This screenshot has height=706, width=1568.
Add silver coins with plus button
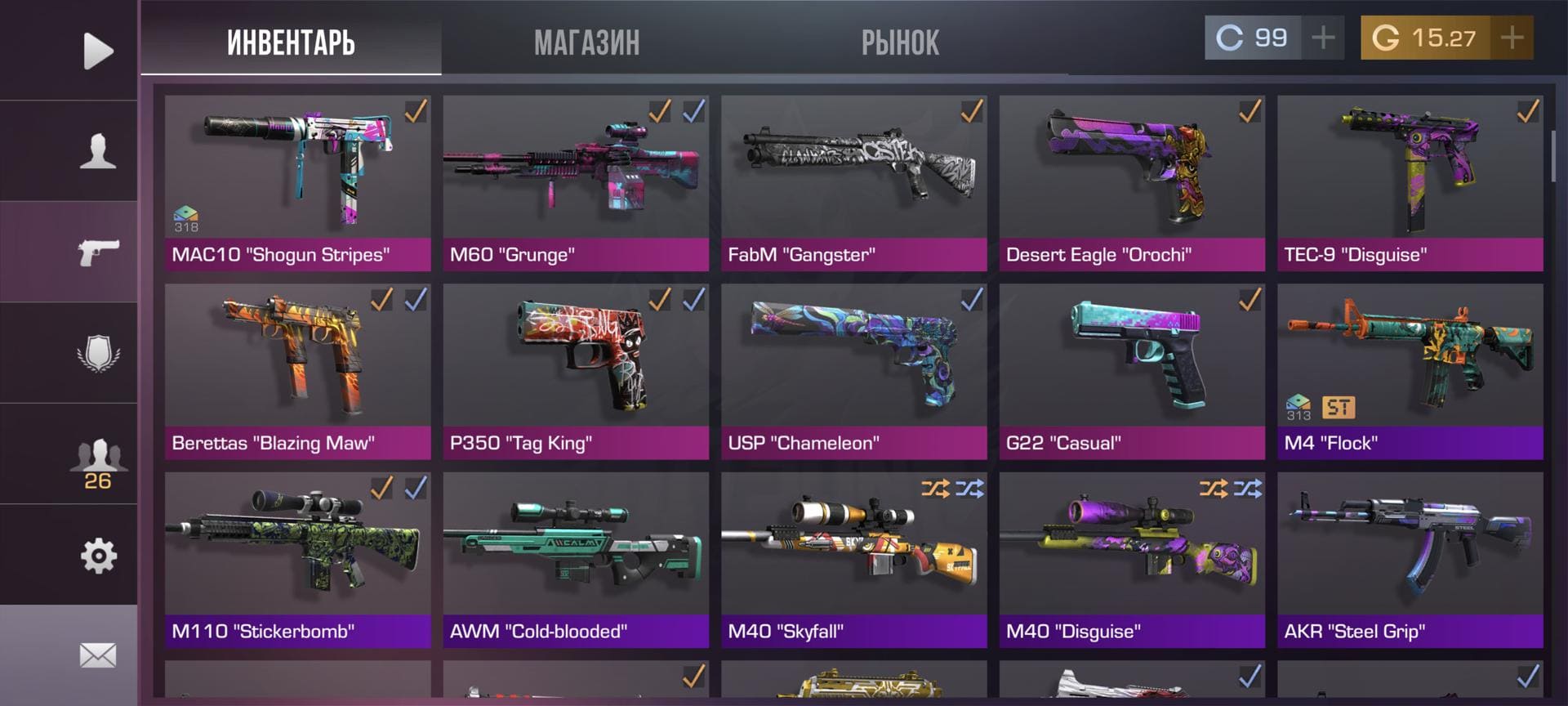pos(1323,38)
